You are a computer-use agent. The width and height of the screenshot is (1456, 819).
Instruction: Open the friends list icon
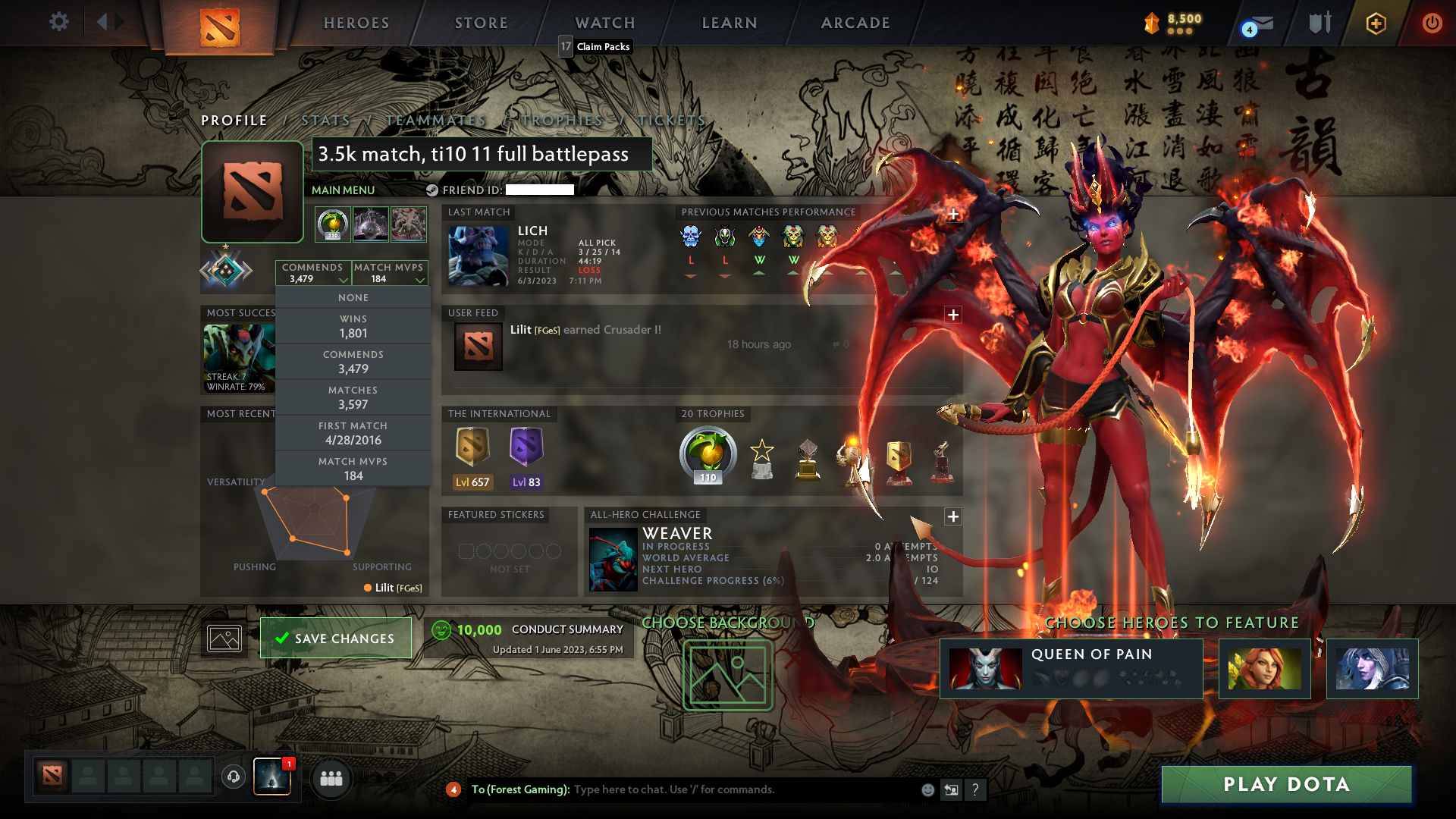tap(331, 778)
